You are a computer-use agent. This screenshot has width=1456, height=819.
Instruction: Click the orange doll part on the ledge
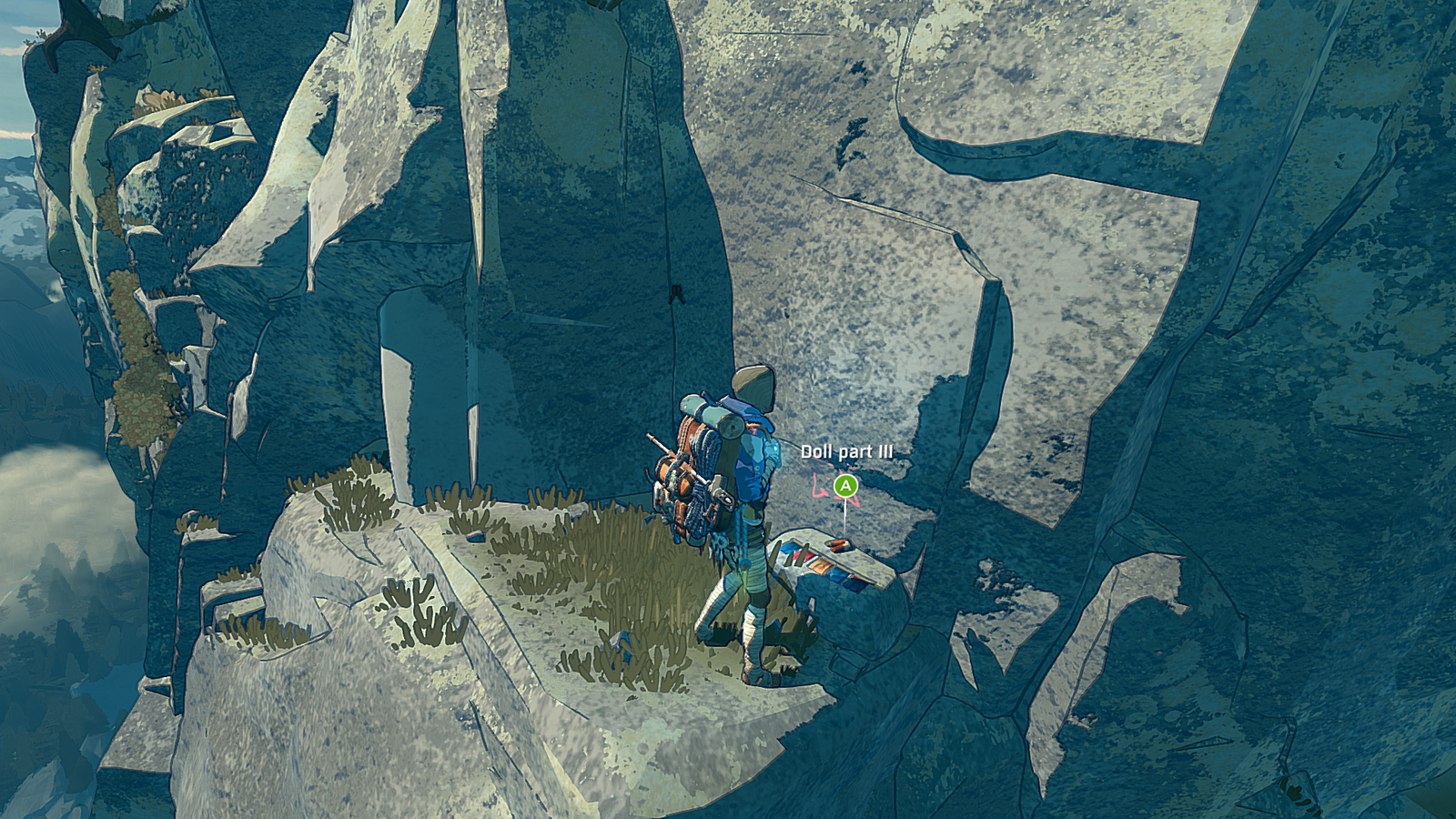(x=838, y=544)
